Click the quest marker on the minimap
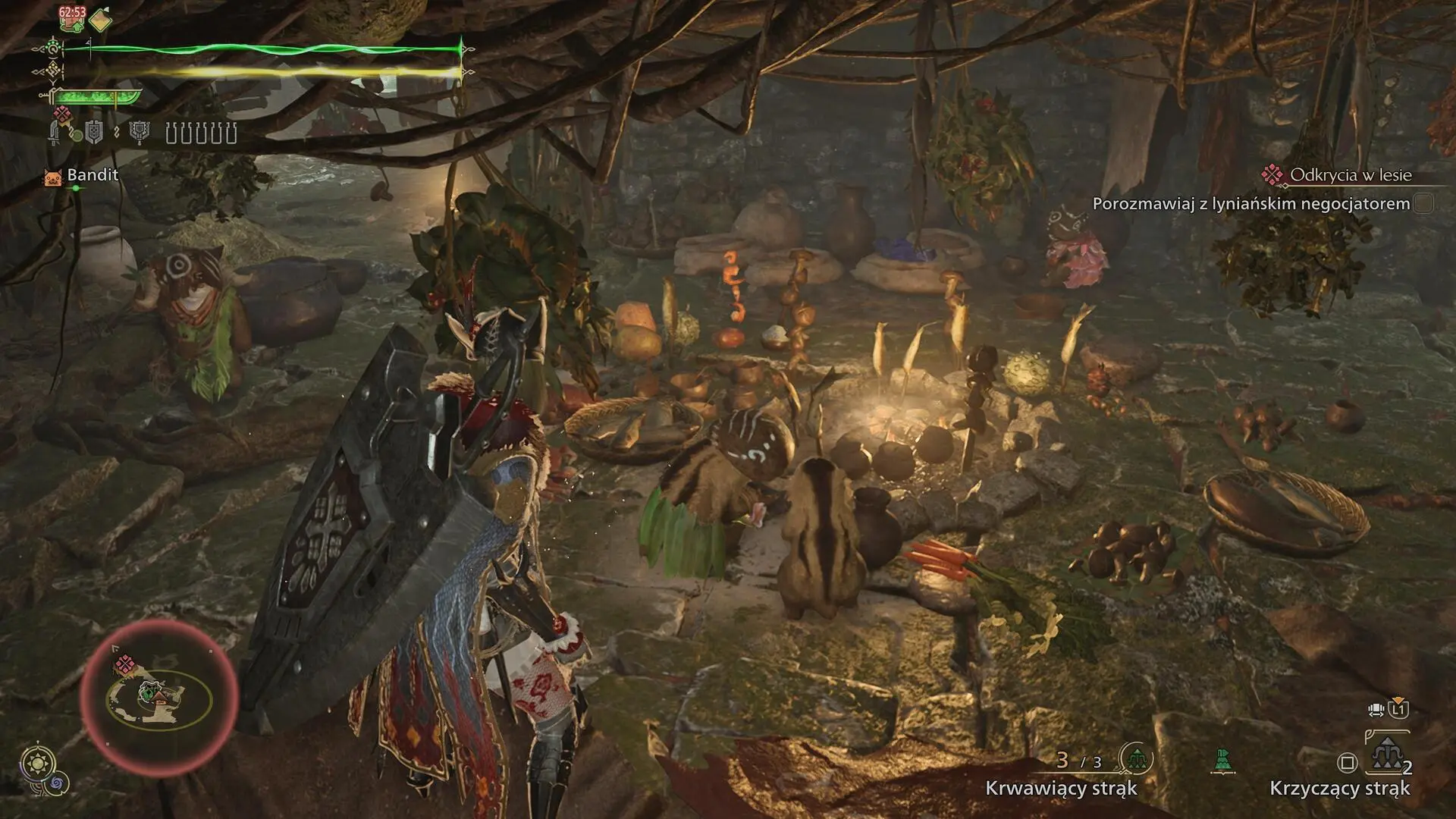 [x=124, y=665]
